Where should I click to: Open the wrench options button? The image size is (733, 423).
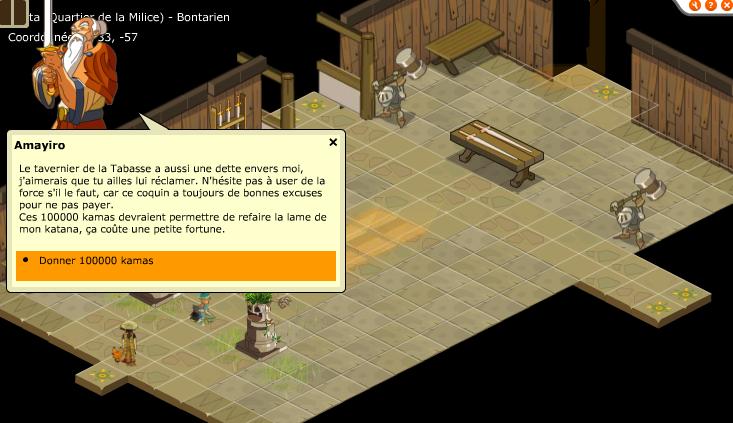[695, 5]
